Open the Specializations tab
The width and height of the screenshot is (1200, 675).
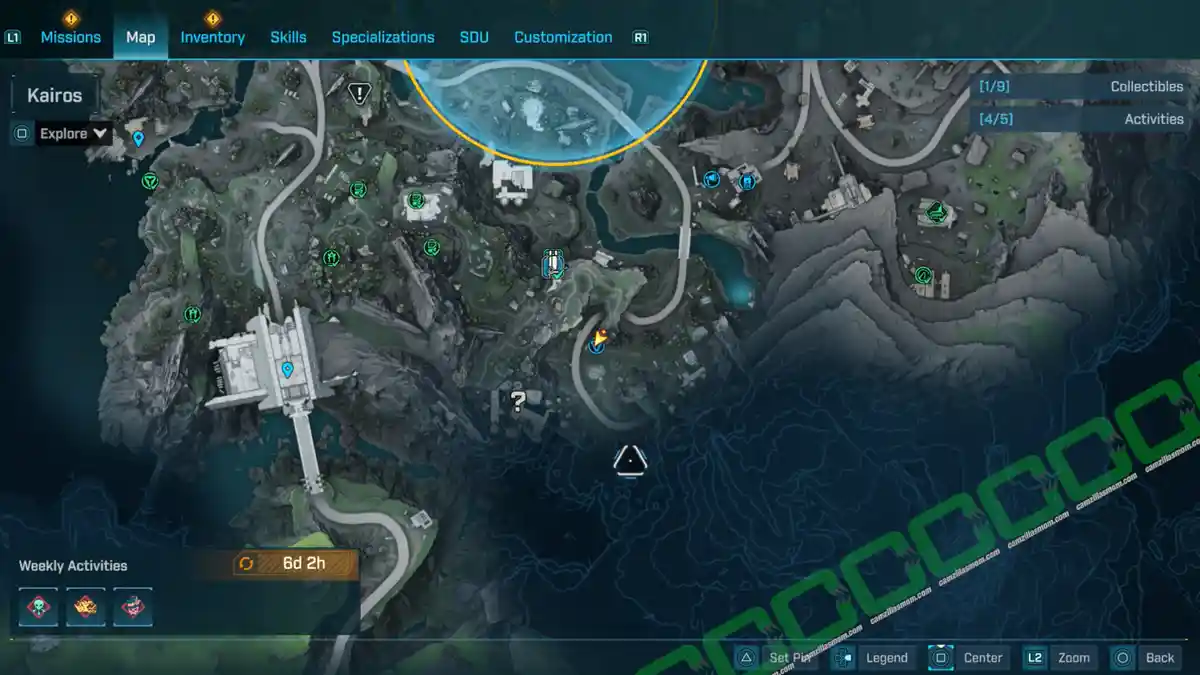(x=383, y=37)
